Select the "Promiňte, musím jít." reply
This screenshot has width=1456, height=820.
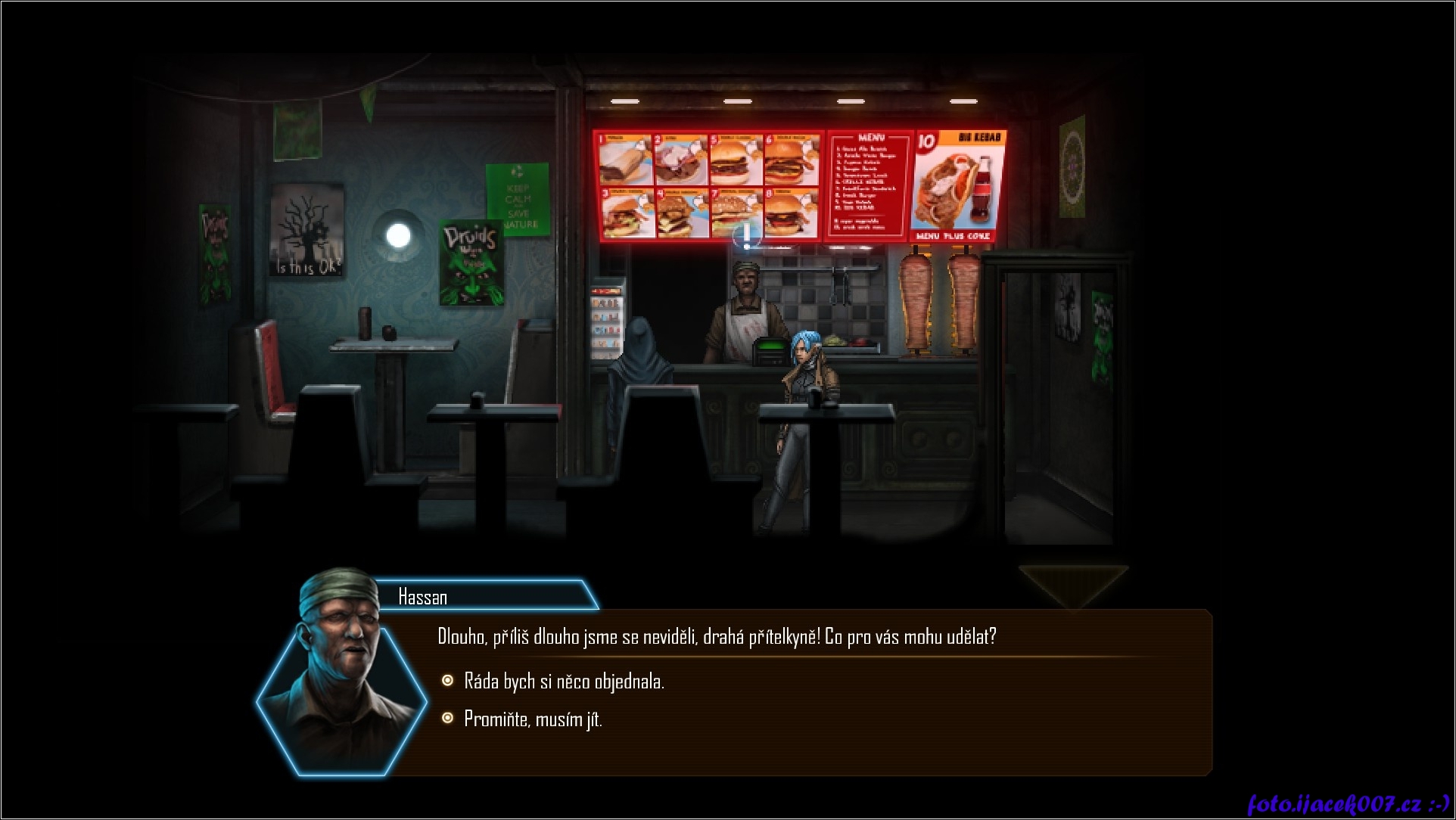coord(533,719)
